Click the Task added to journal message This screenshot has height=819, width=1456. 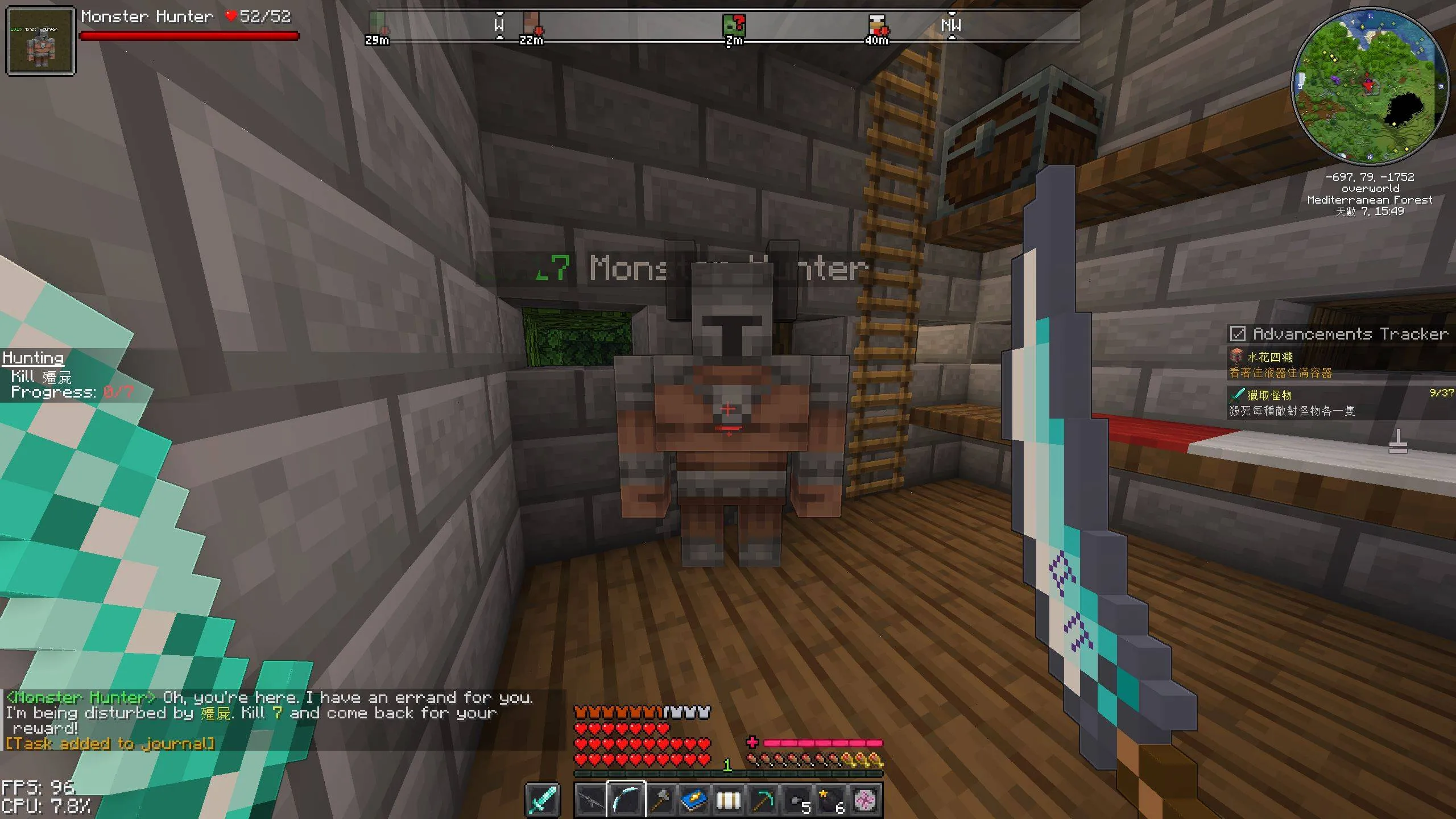click(x=108, y=743)
